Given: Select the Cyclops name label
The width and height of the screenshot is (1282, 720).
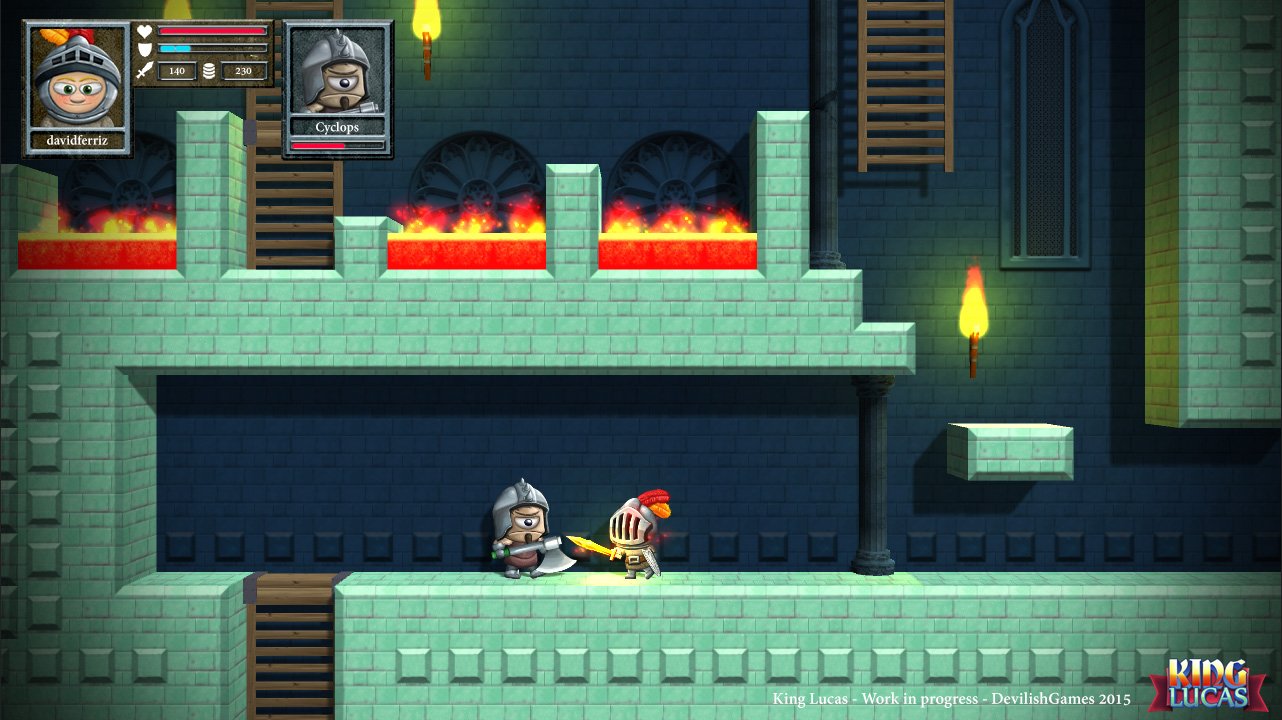Looking at the screenshot, I should (335, 127).
